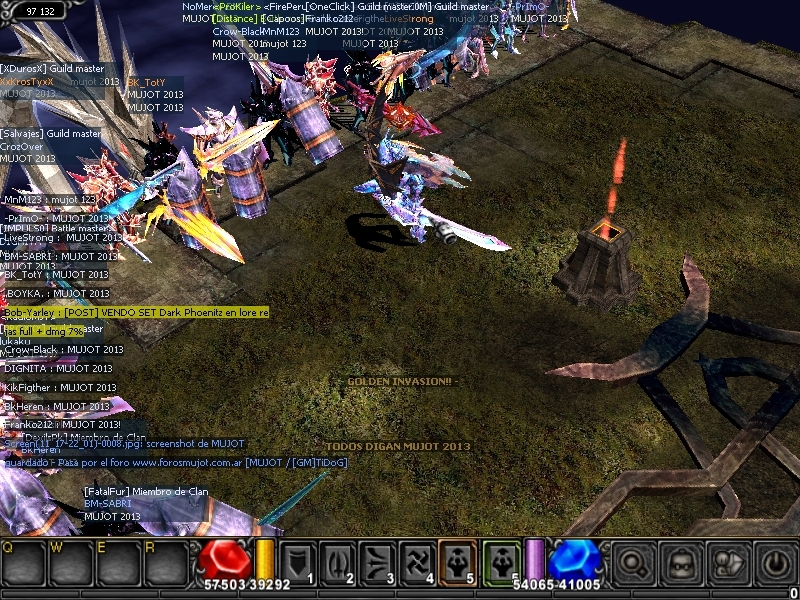Activate the shield skill in slot 1
800x600 pixels.
click(297, 562)
